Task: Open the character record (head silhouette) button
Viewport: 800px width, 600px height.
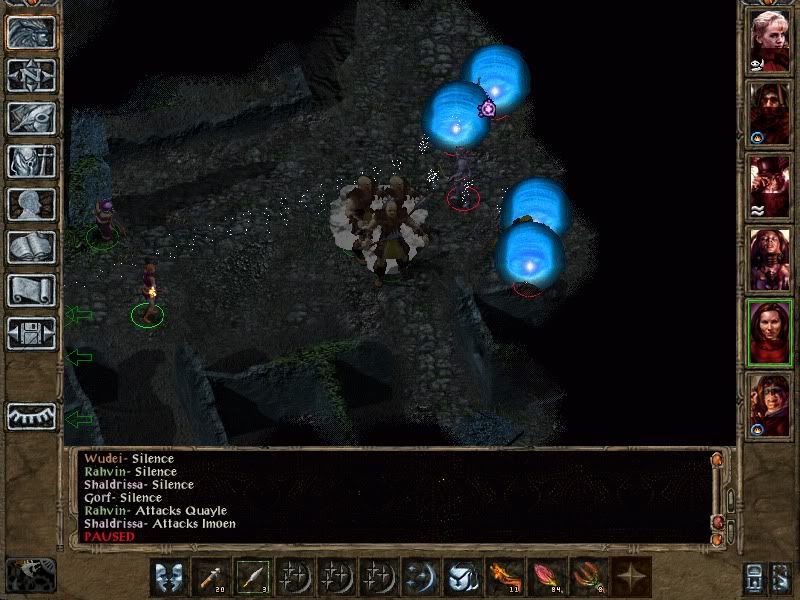Action: [31, 204]
